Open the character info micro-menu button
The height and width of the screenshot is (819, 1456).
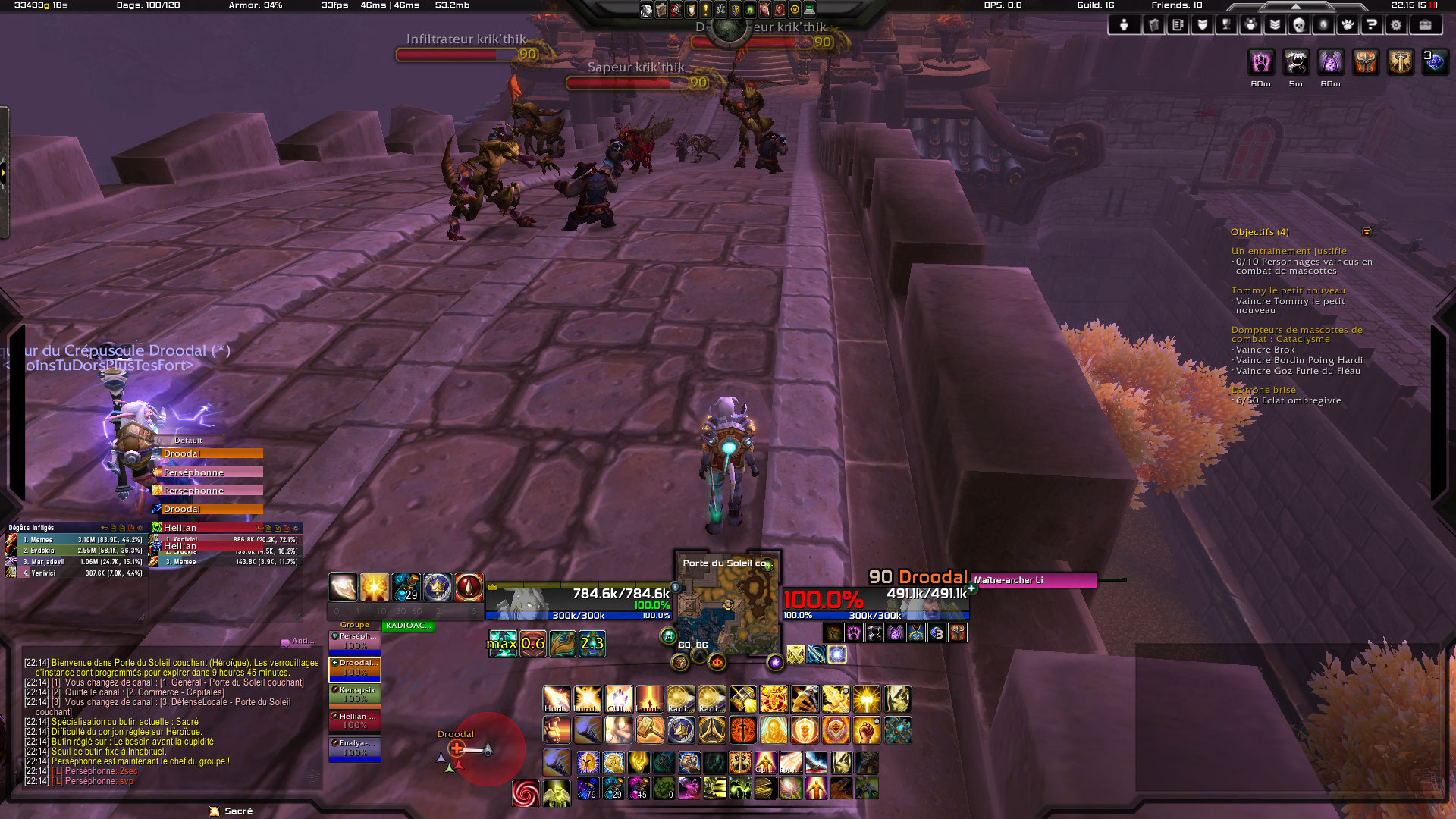click(1124, 25)
